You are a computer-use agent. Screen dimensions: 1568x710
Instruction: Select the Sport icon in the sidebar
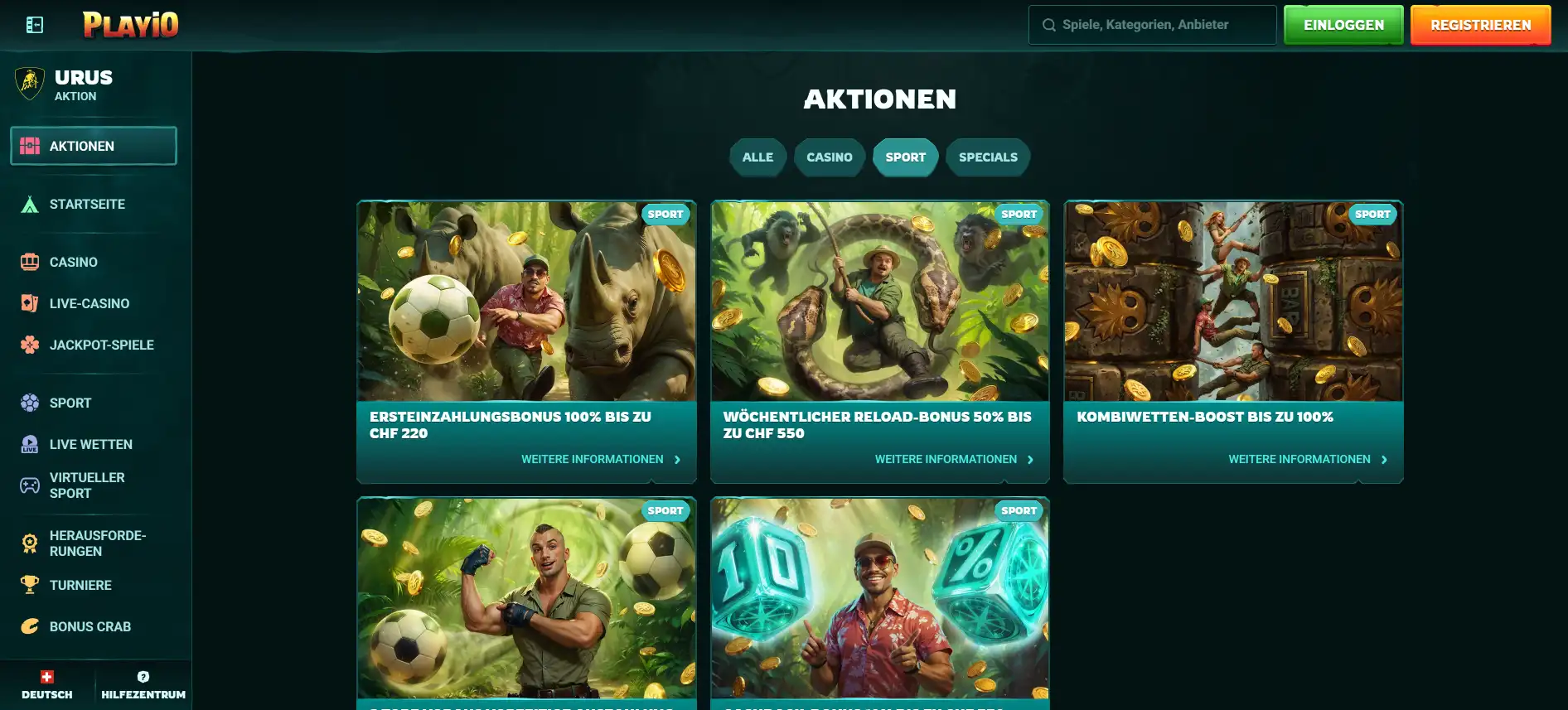click(30, 403)
